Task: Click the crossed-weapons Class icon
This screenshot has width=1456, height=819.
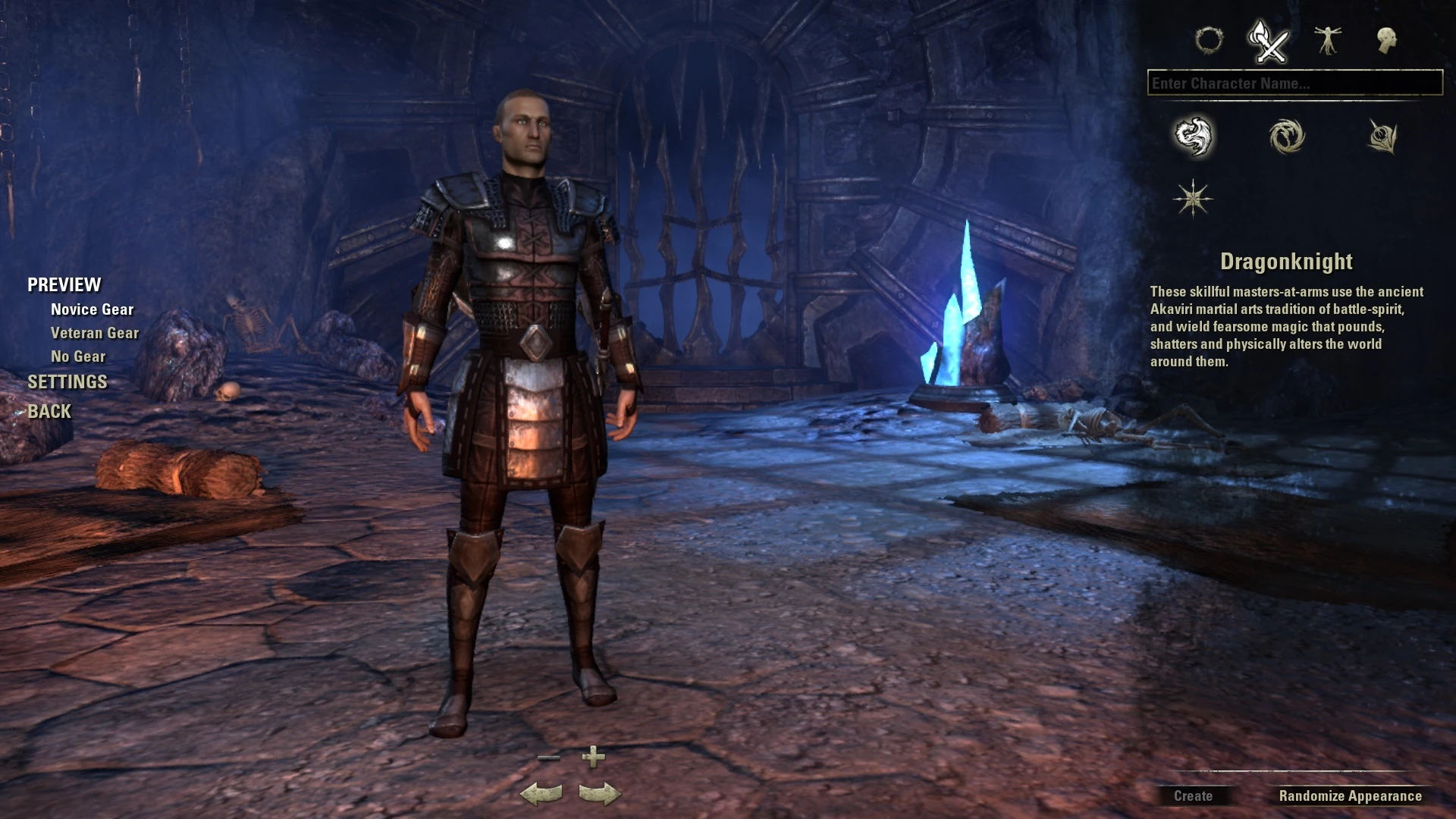Action: pyautogui.click(x=1269, y=42)
